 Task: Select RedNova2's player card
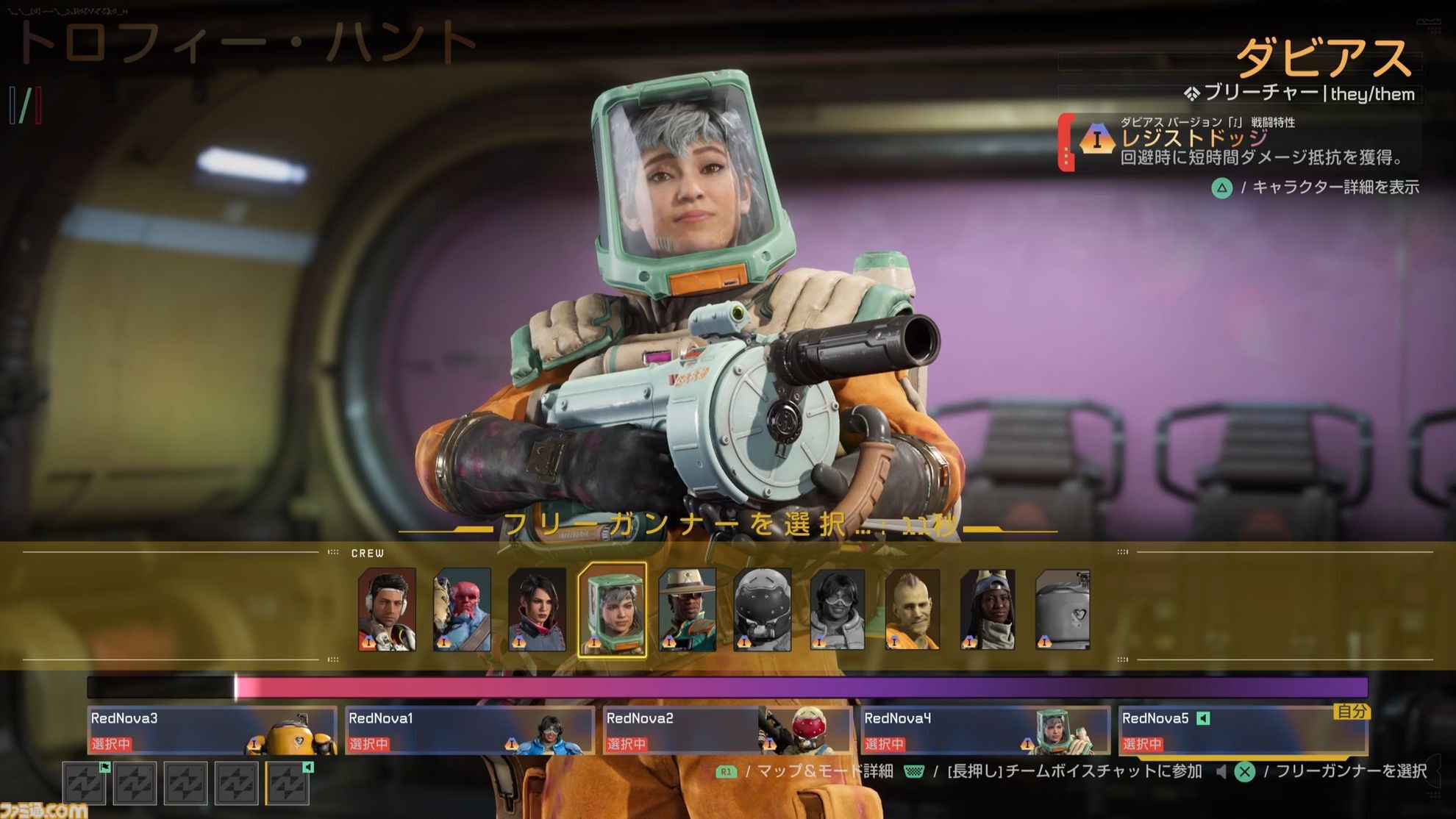727,730
